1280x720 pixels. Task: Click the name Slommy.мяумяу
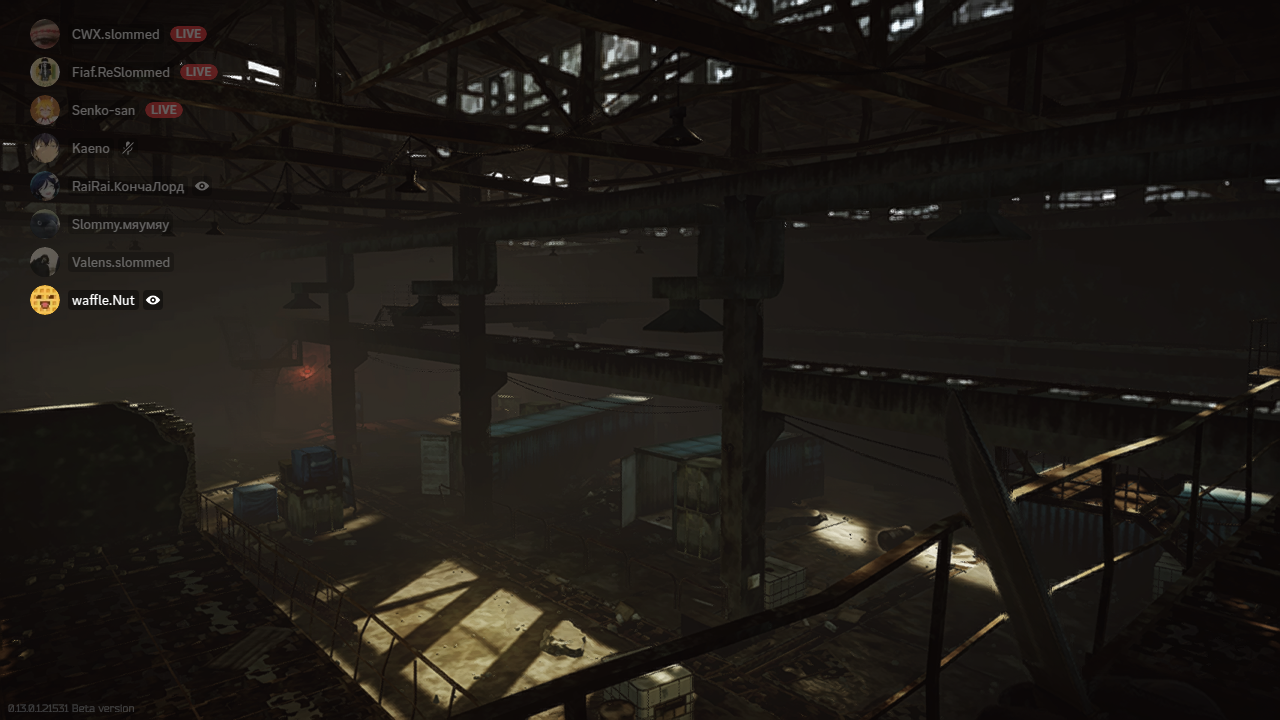point(119,224)
